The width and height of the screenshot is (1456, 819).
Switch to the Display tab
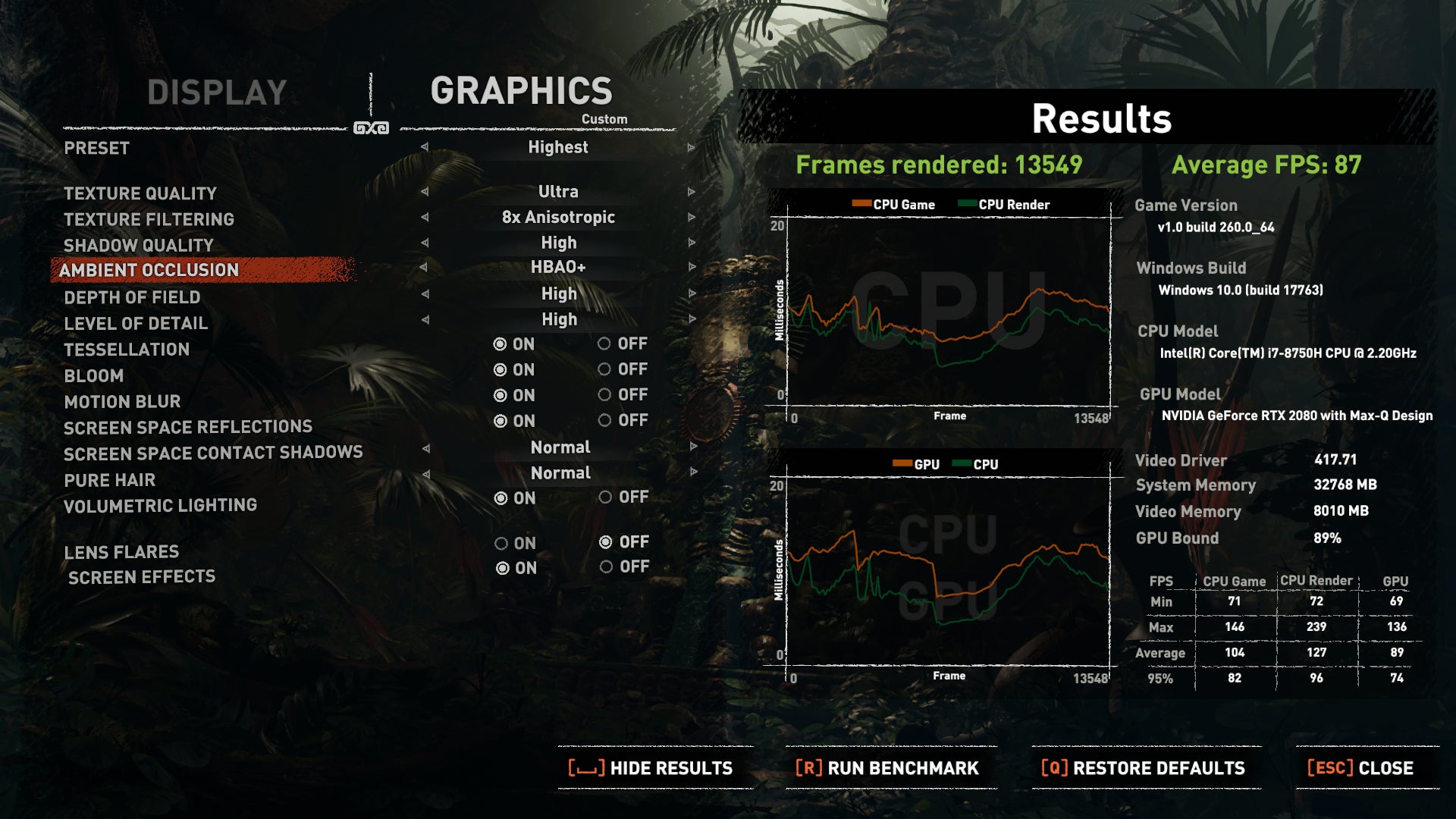216,93
